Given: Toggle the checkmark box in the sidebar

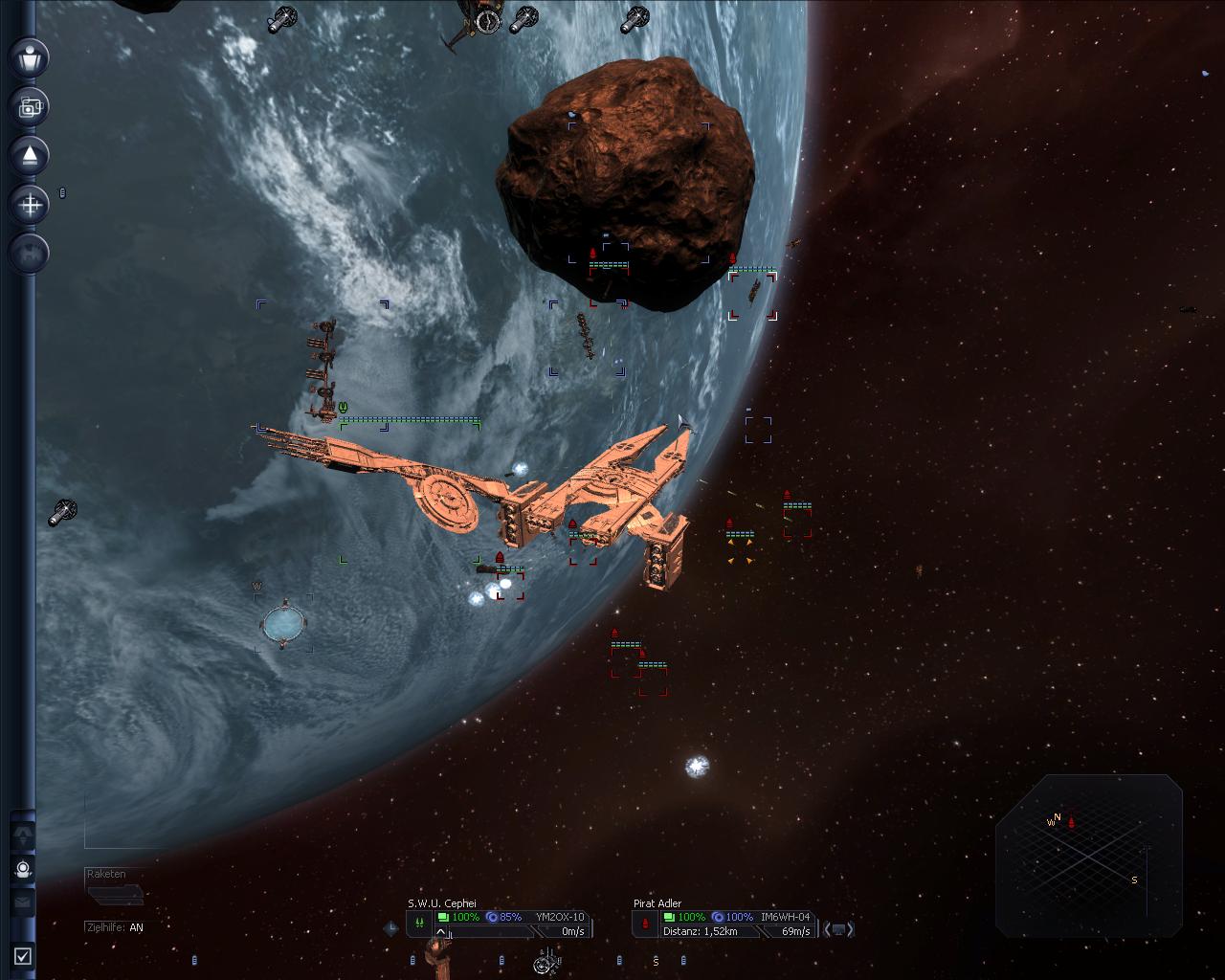Looking at the screenshot, I should pyautogui.click(x=23, y=955).
